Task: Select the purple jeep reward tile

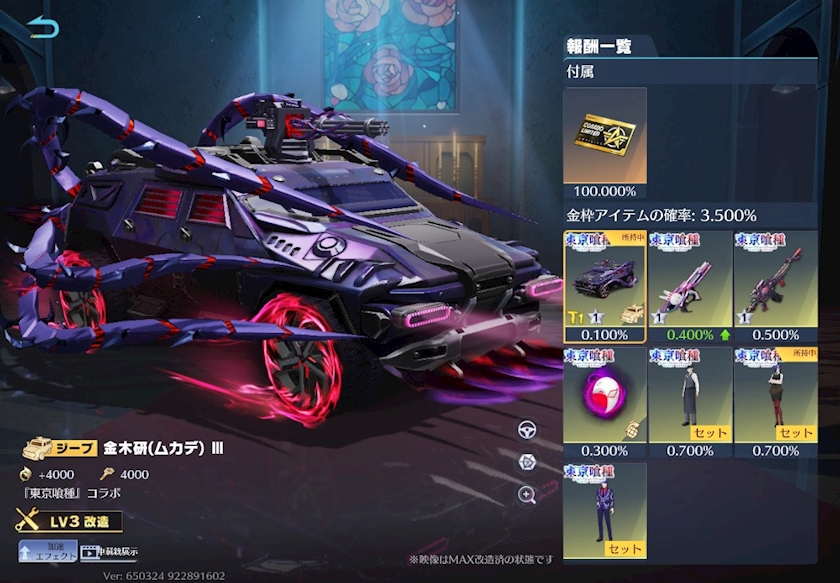Action: coord(604,286)
